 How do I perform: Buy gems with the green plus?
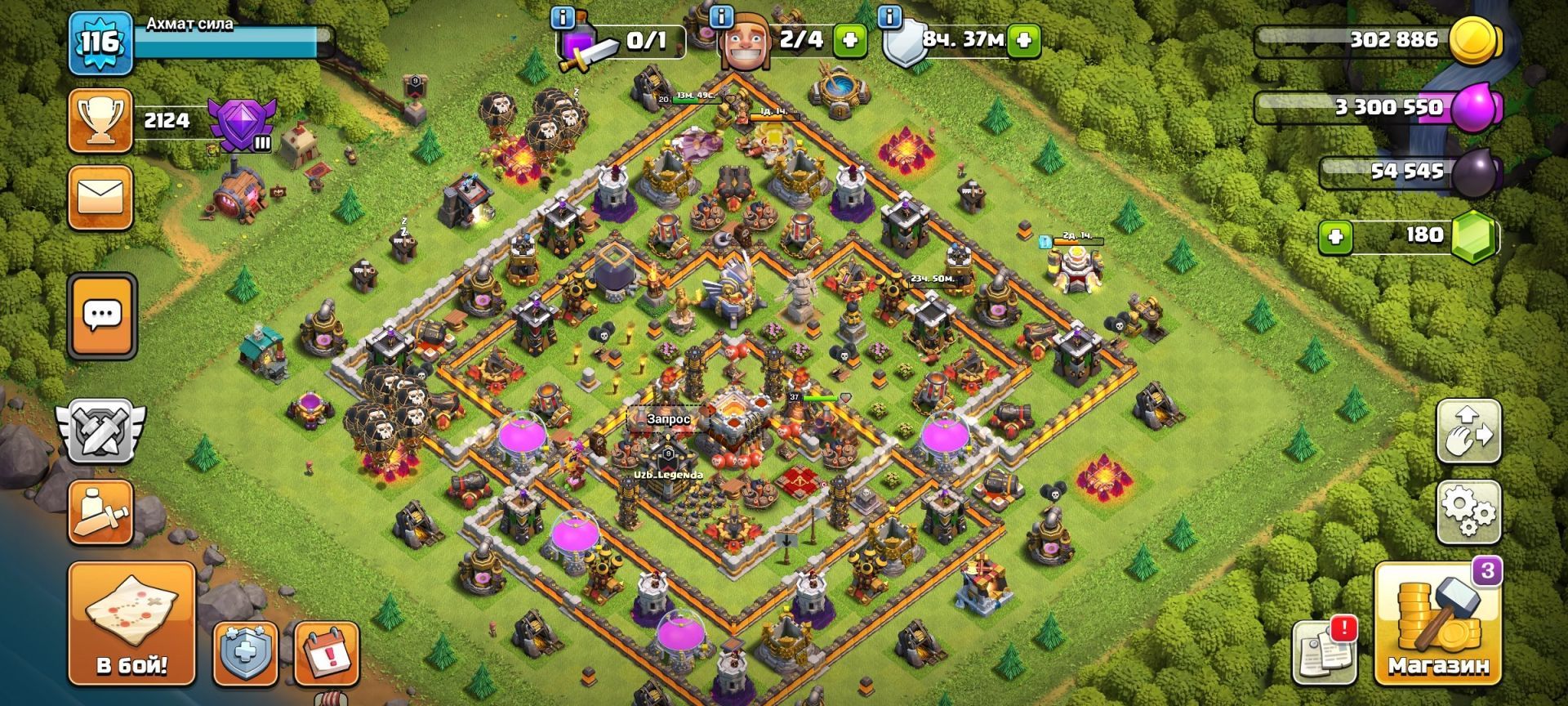tap(1336, 237)
